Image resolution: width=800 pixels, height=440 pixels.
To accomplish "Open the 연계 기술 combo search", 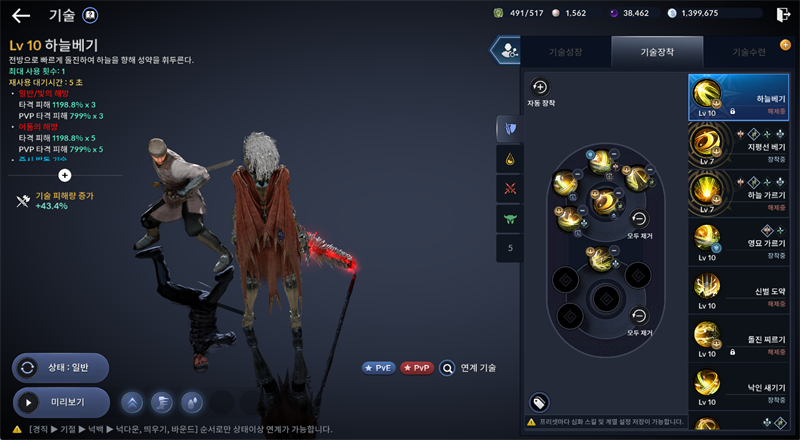I will (468, 367).
